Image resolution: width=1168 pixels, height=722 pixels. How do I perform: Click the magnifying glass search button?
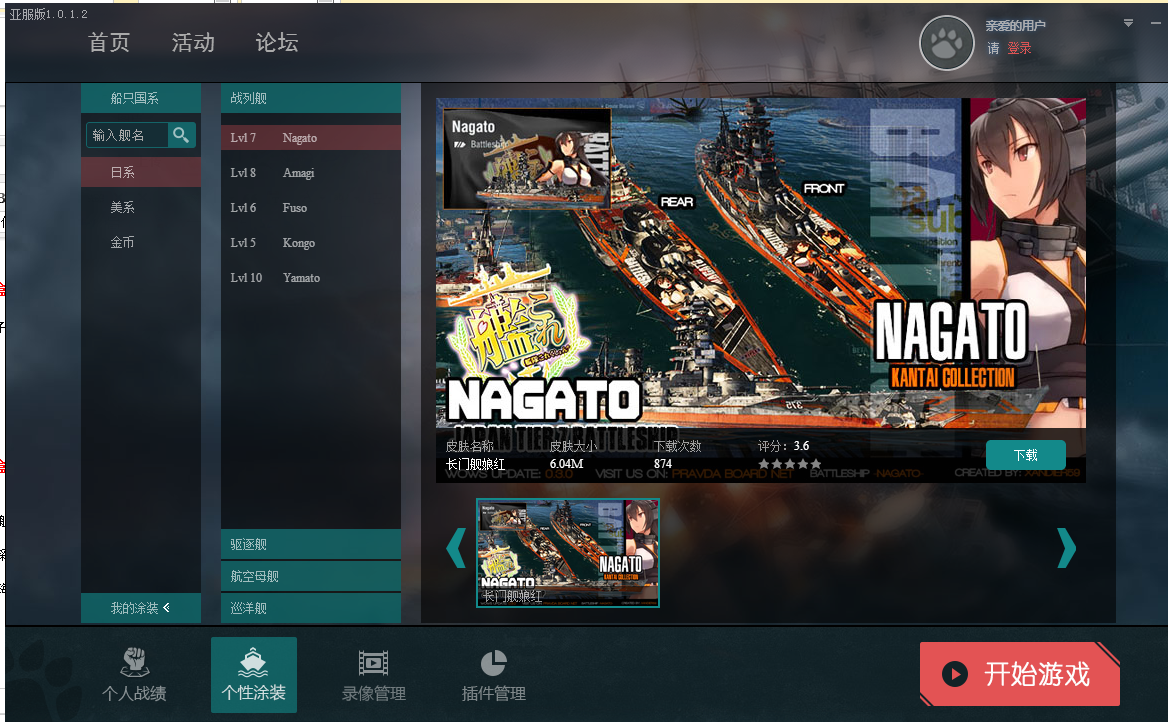181,135
